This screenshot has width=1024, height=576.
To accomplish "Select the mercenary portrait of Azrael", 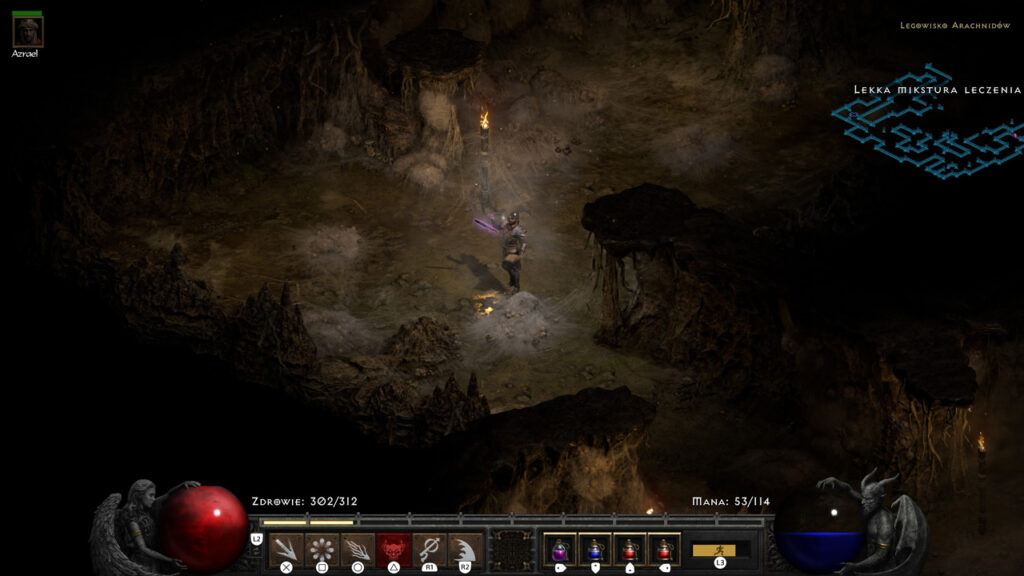I will tap(27, 31).
